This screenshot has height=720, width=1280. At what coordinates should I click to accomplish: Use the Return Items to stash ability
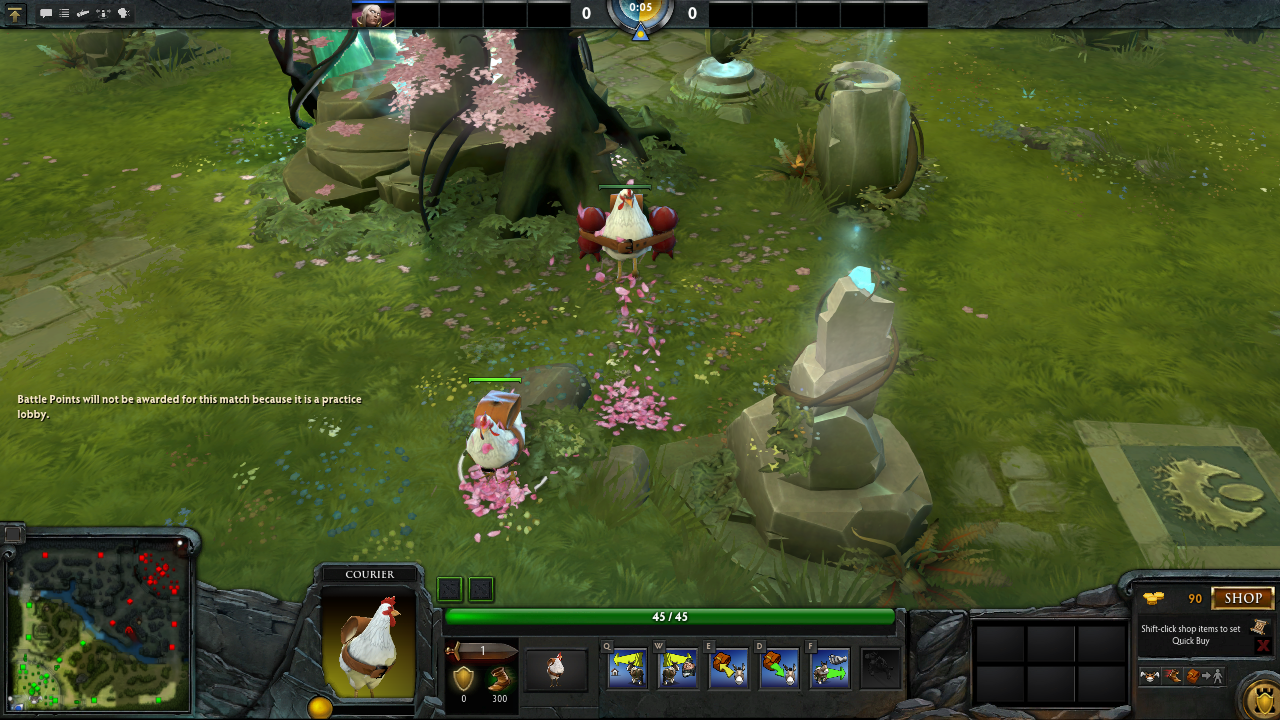[729, 669]
